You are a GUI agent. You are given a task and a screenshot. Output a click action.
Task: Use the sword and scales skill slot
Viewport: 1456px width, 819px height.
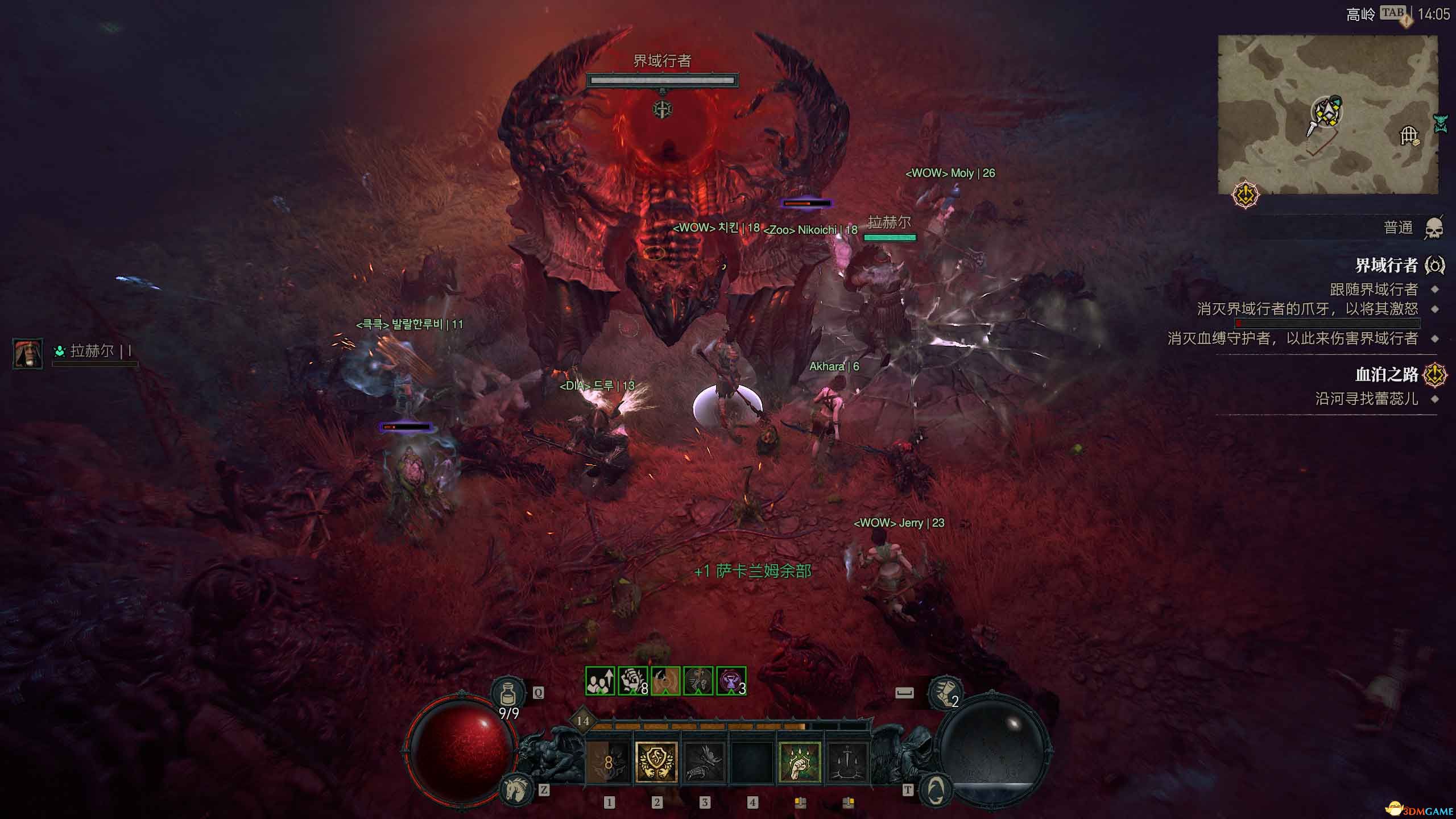847,762
